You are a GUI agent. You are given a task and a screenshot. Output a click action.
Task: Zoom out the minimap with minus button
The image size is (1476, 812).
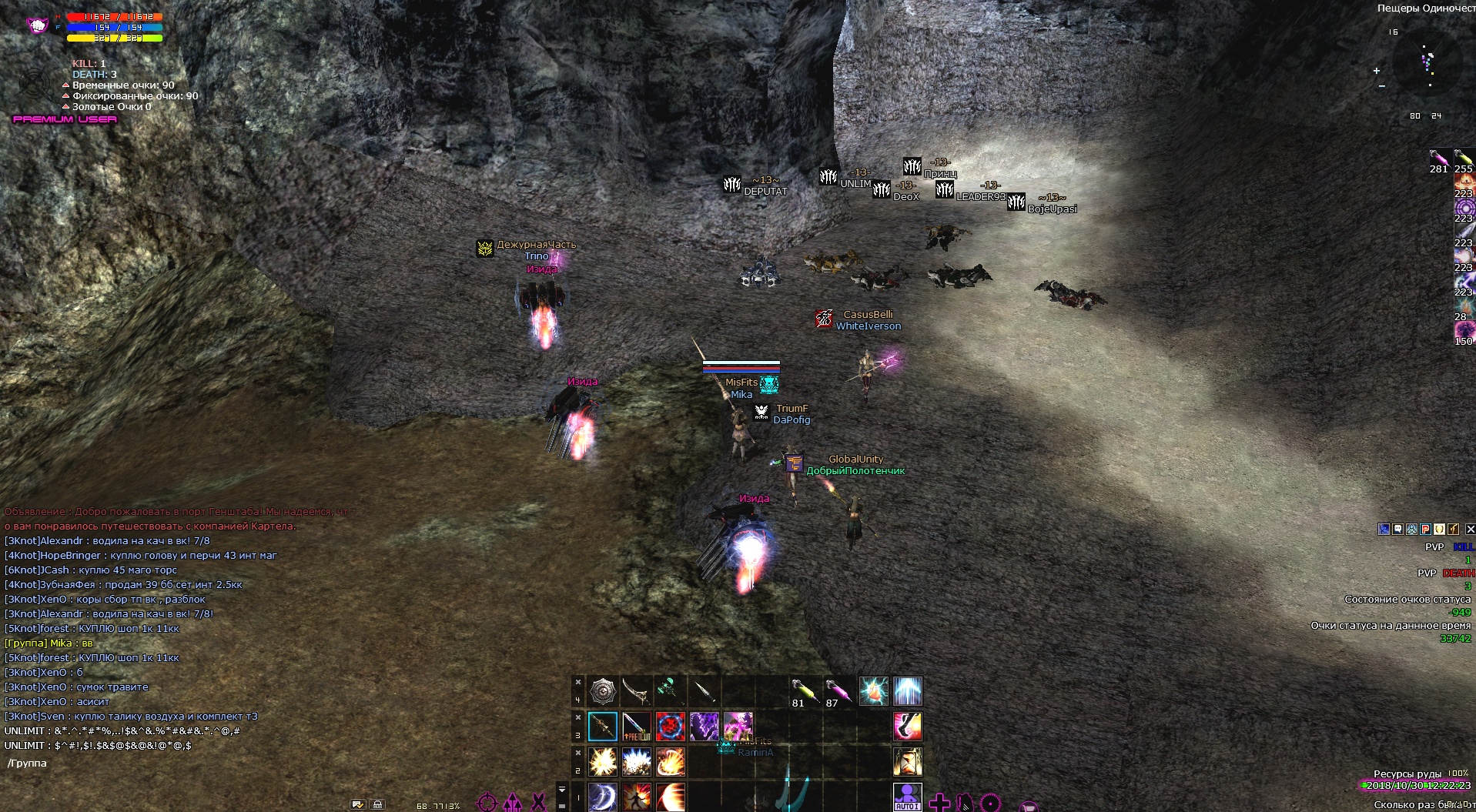tap(1381, 86)
